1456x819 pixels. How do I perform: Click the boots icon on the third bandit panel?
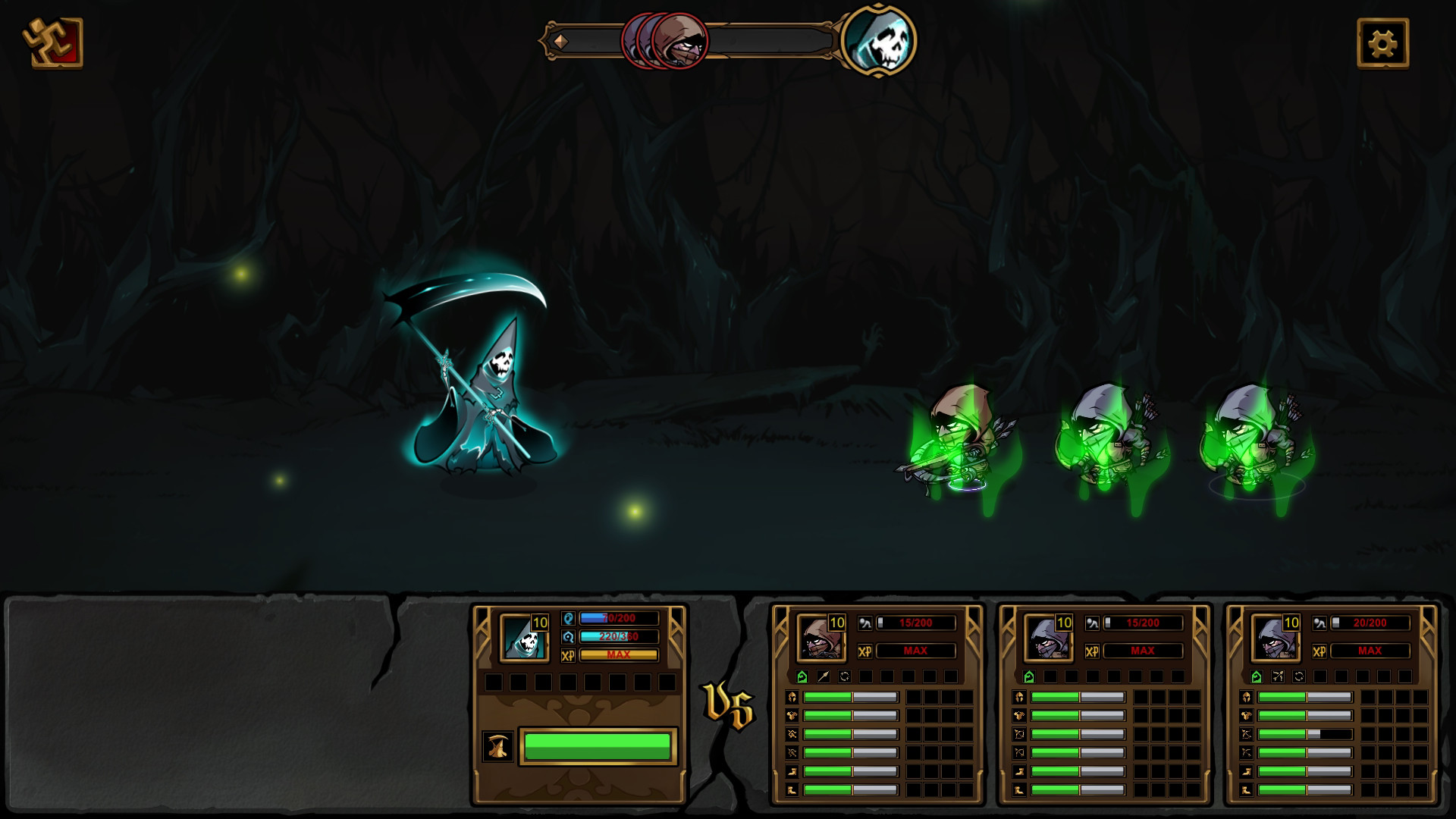(1247, 789)
